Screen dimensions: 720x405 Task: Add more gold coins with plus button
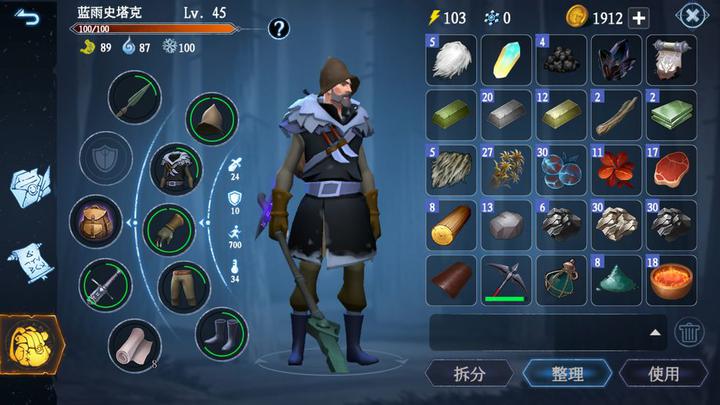point(638,18)
